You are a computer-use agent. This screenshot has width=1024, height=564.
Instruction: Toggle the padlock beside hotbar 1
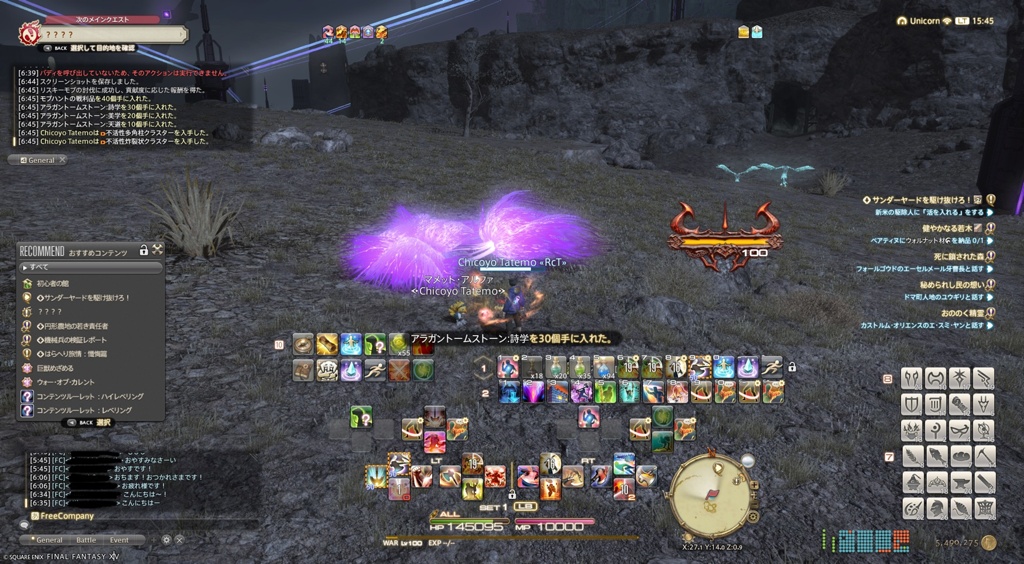[x=791, y=368]
